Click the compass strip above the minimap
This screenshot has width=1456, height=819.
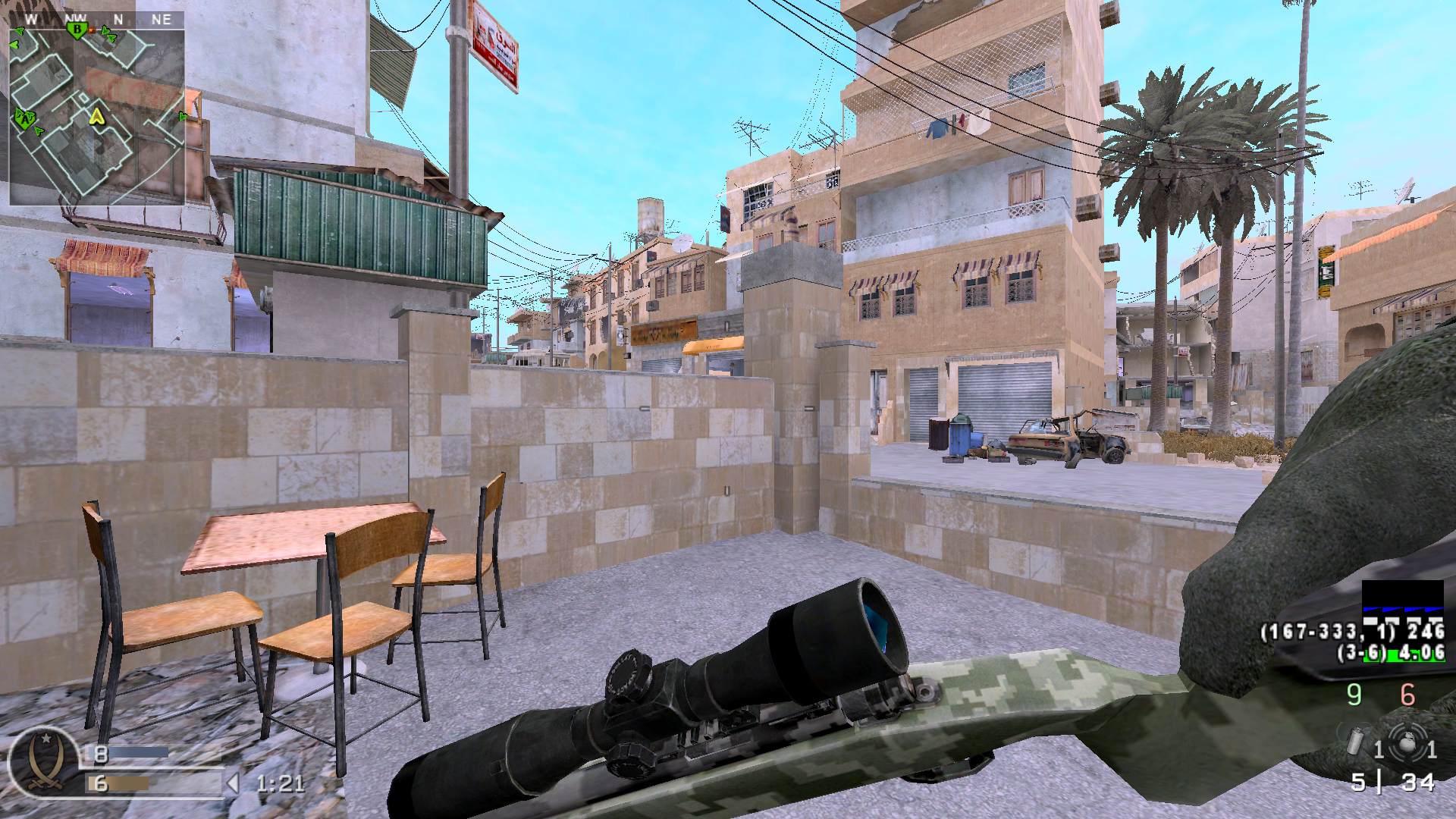(96, 20)
